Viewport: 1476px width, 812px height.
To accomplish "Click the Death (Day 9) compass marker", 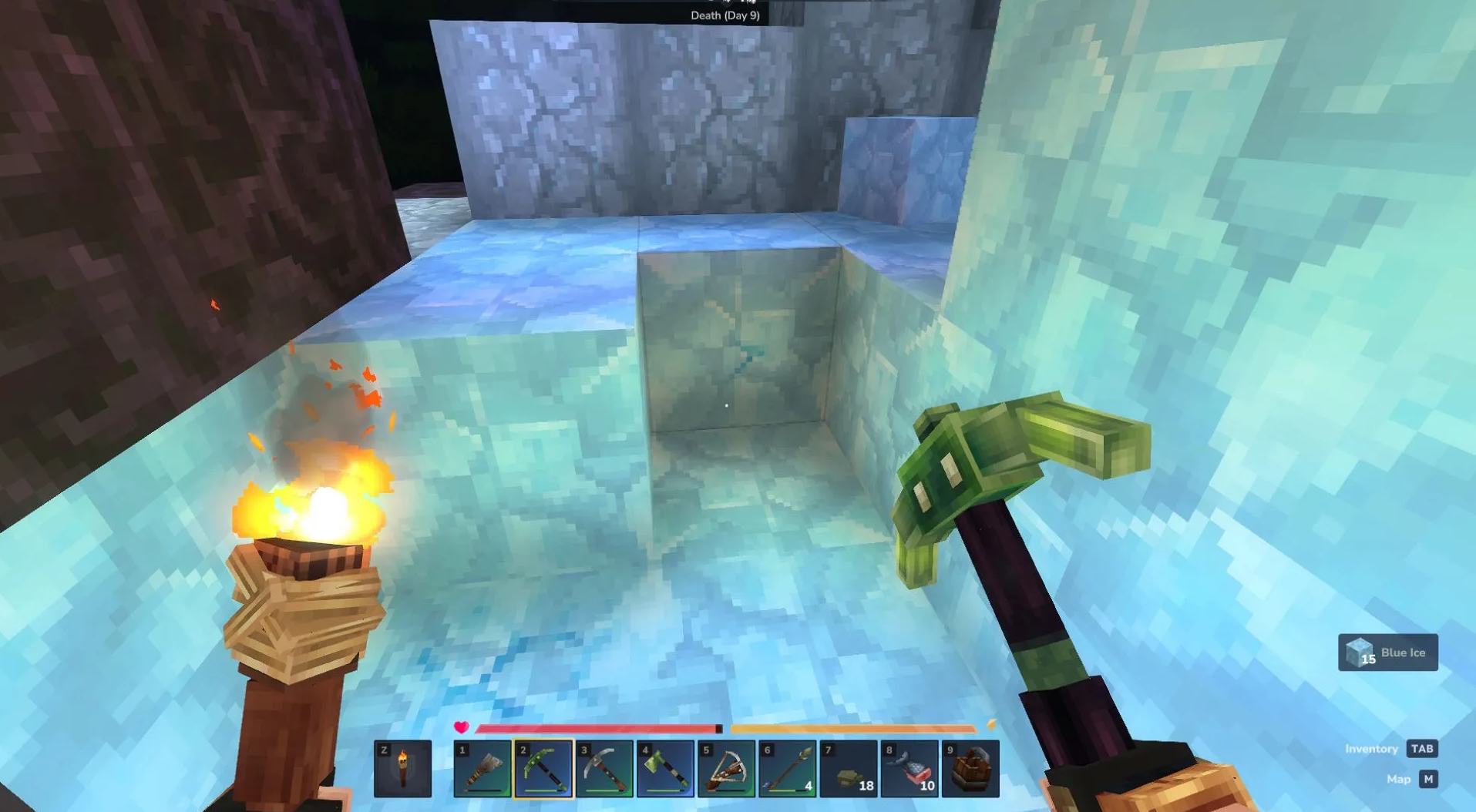I will (x=725, y=15).
